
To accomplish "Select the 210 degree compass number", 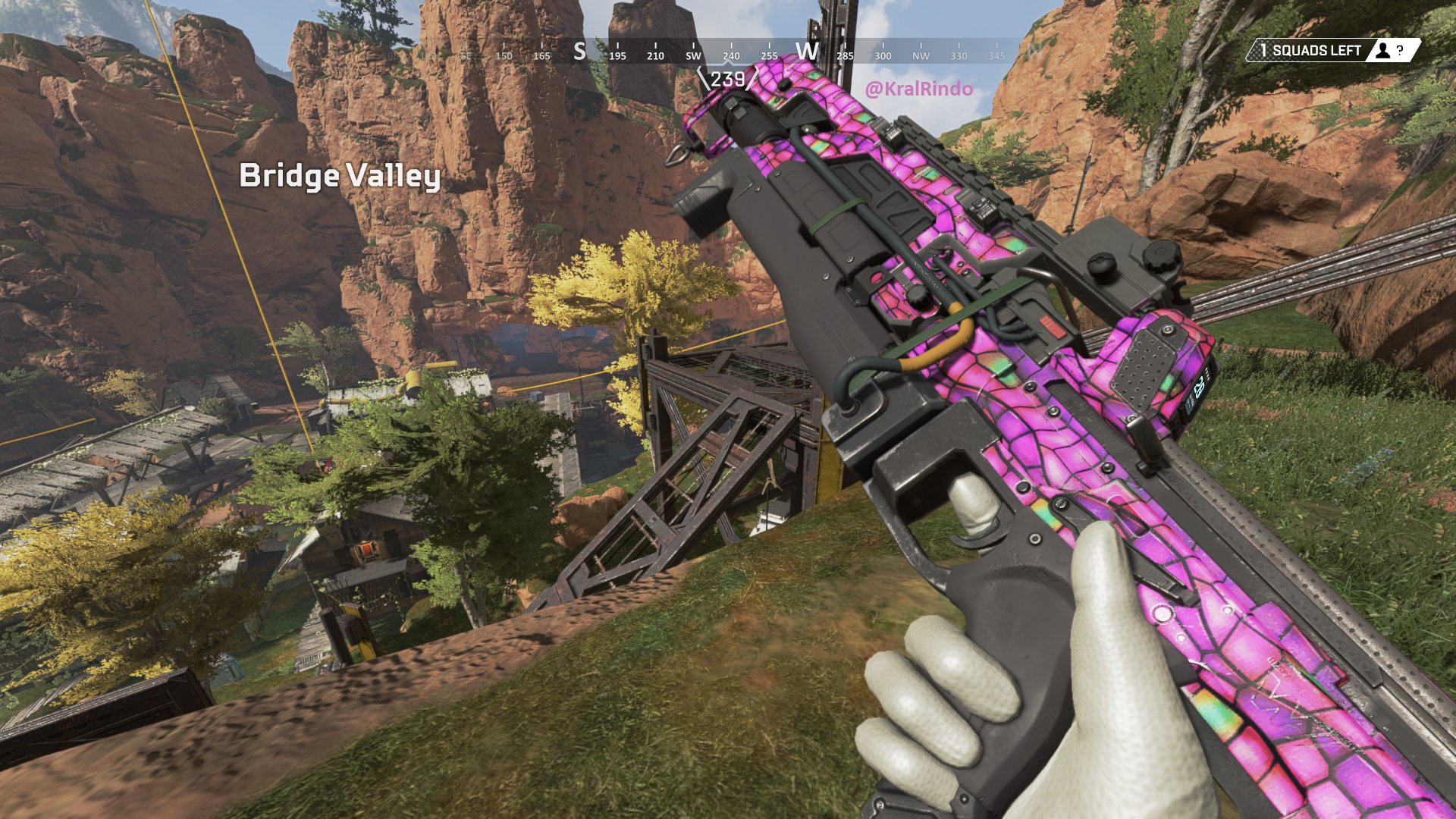I will pos(654,55).
